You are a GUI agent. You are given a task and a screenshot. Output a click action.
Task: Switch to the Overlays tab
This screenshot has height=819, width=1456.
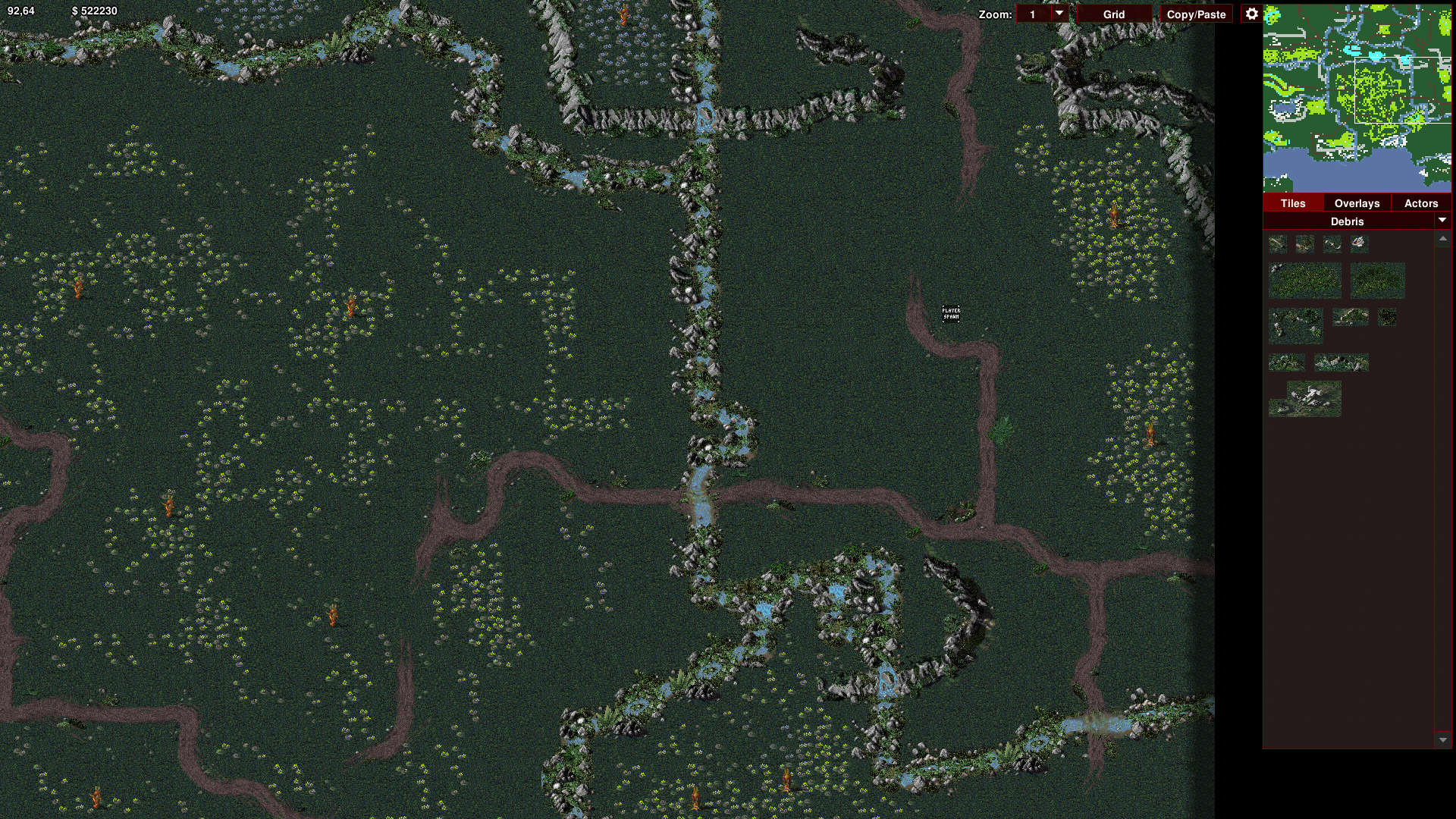1357,203
